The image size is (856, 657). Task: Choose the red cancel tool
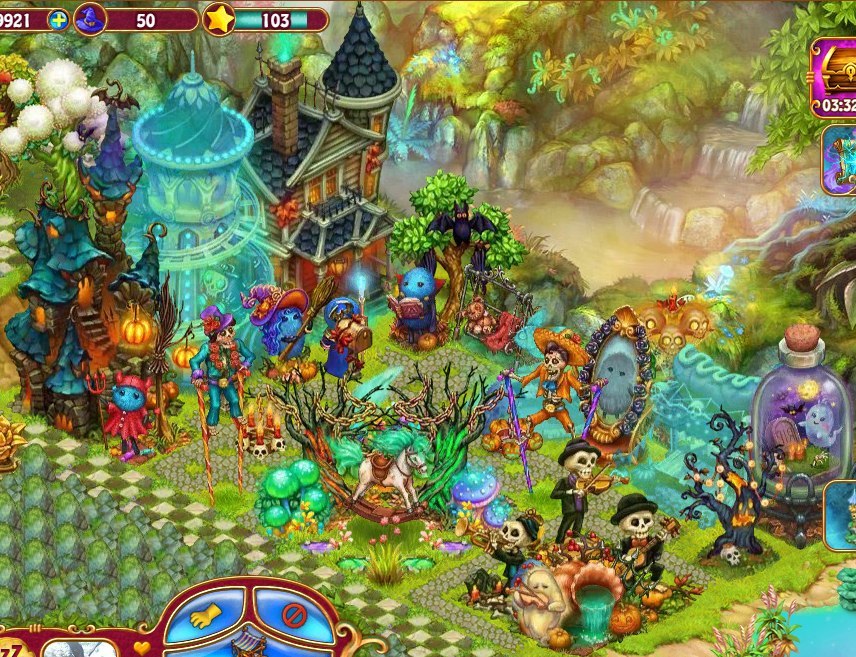click(293, 613)
